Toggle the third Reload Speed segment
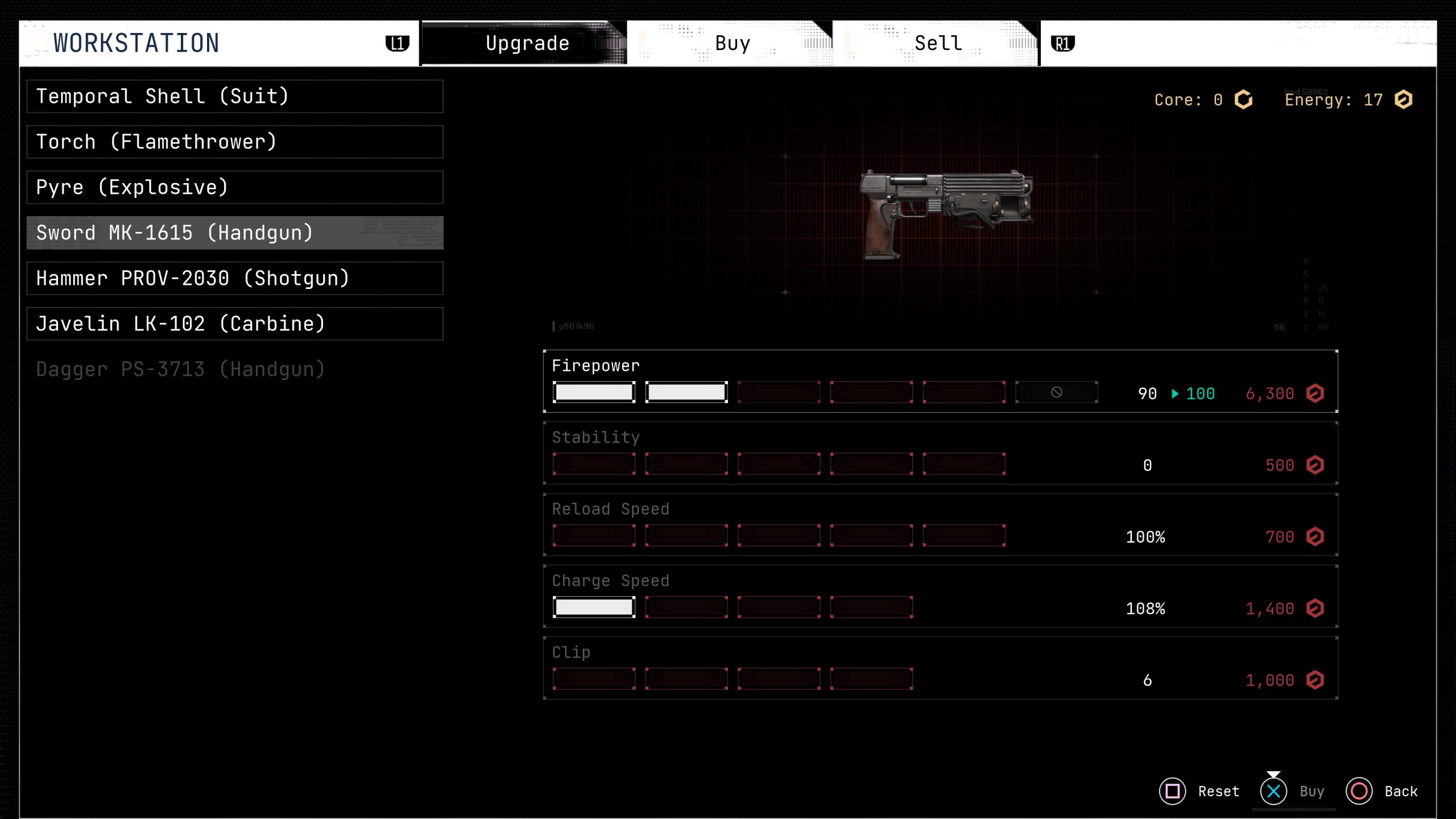The image size is (1456, 819). (779, 535)
